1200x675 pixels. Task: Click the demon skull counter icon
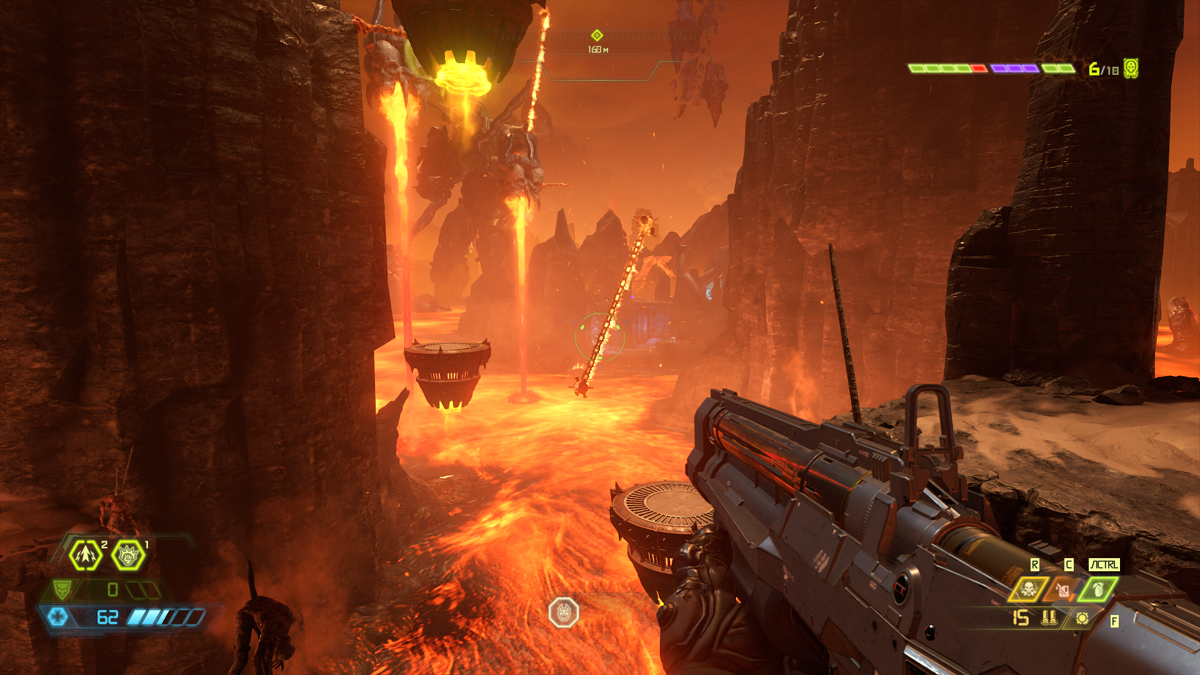pos(1131,68)
